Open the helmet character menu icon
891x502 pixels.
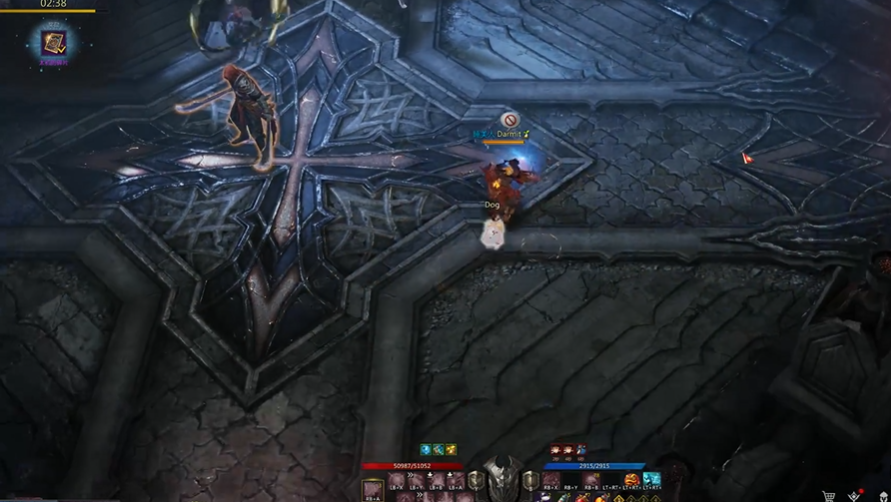tap(883, 496)
